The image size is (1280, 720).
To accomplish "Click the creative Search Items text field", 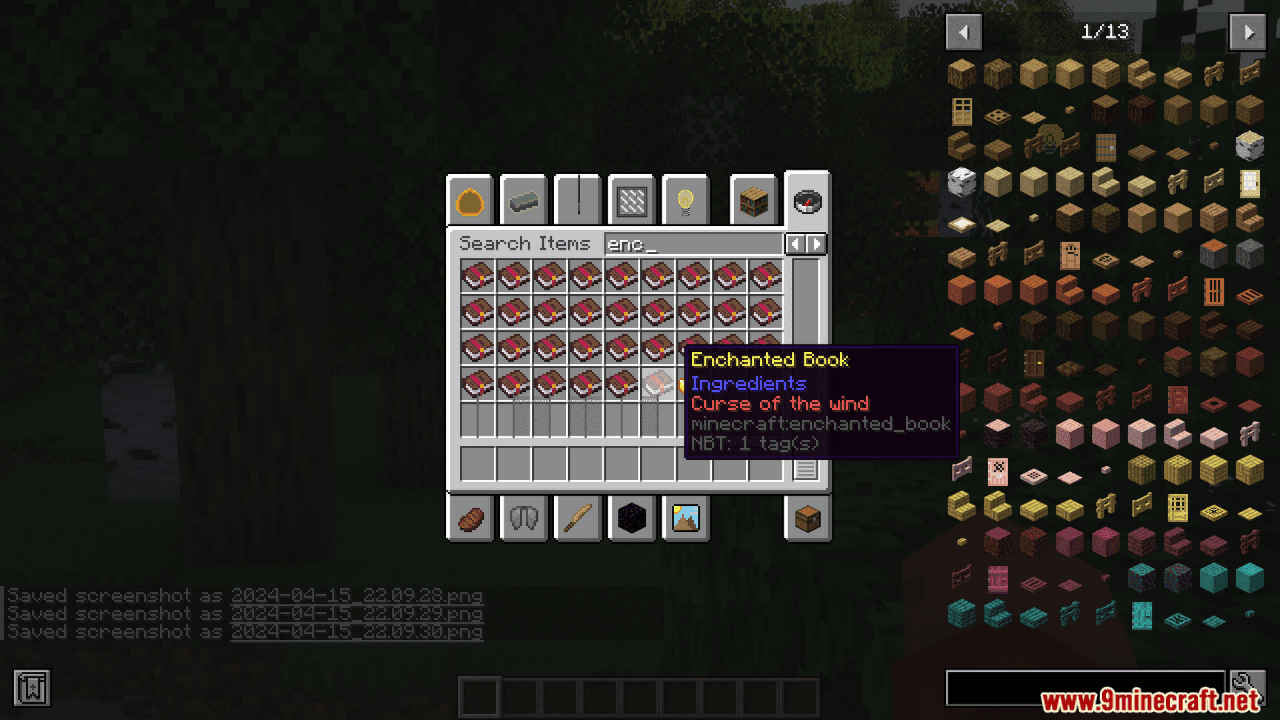I will 693,244.
